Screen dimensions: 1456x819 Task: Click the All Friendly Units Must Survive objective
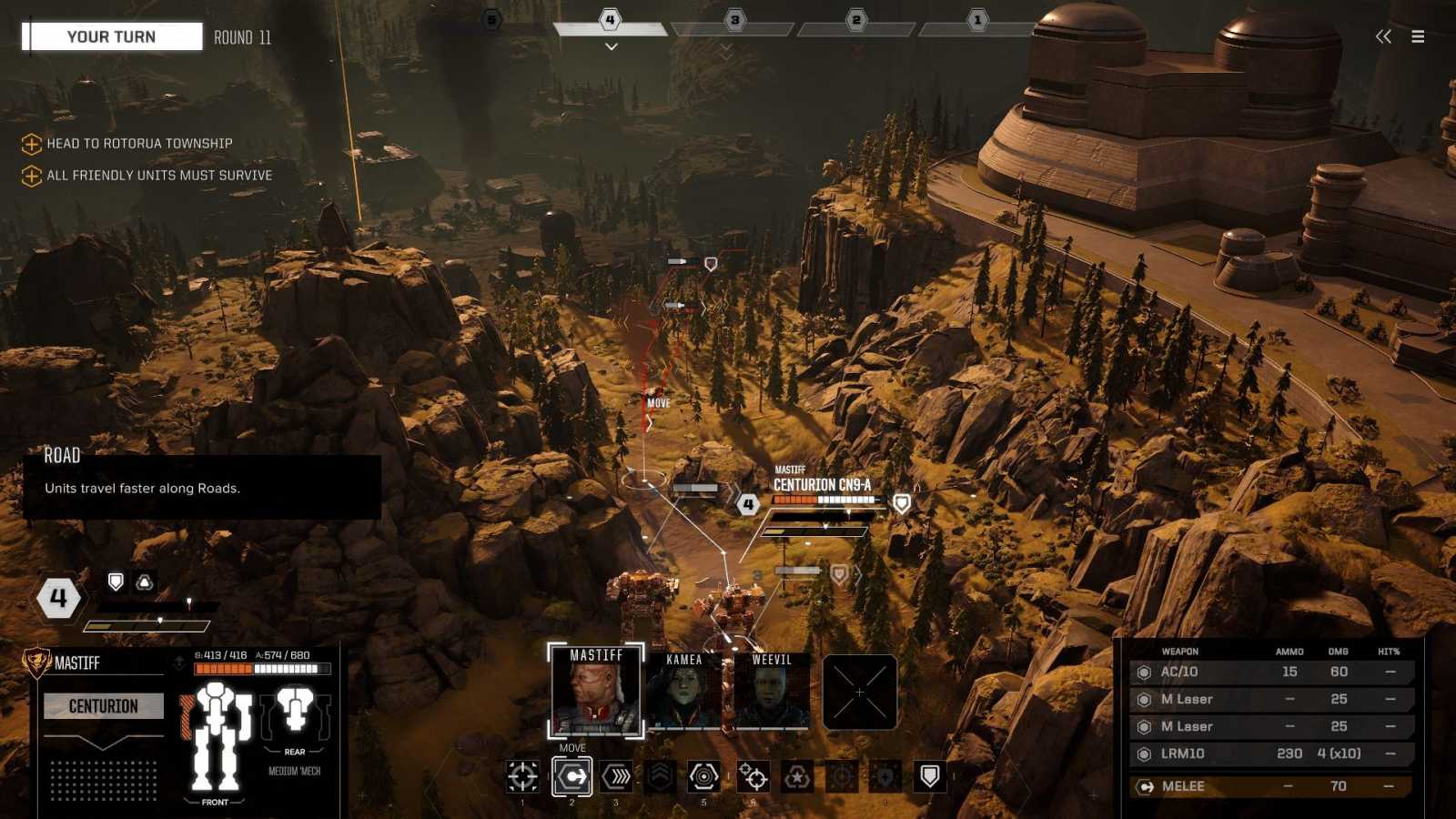click(159, 176)
